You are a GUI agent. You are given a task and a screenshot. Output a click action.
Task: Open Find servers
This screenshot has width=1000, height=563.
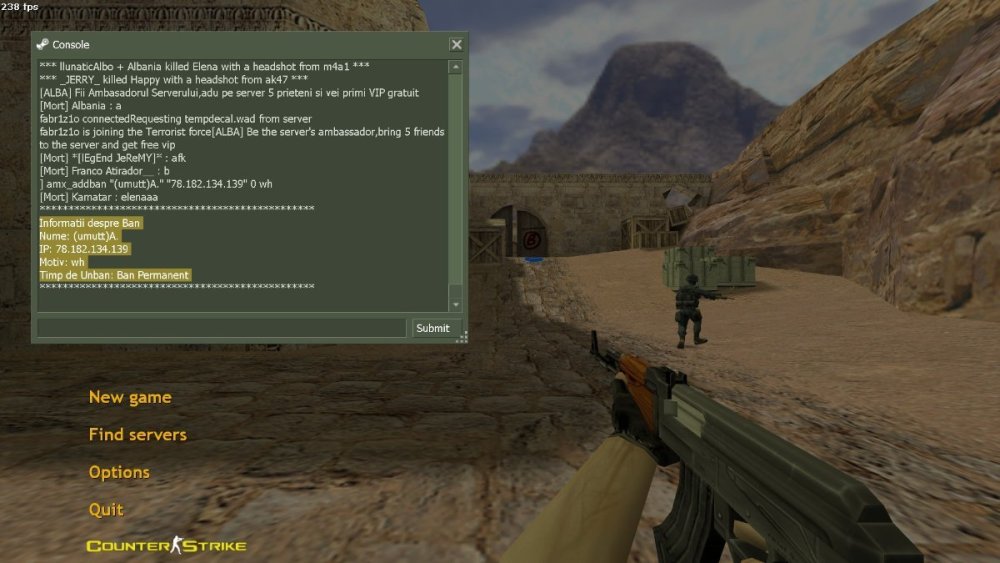point(137,434)
